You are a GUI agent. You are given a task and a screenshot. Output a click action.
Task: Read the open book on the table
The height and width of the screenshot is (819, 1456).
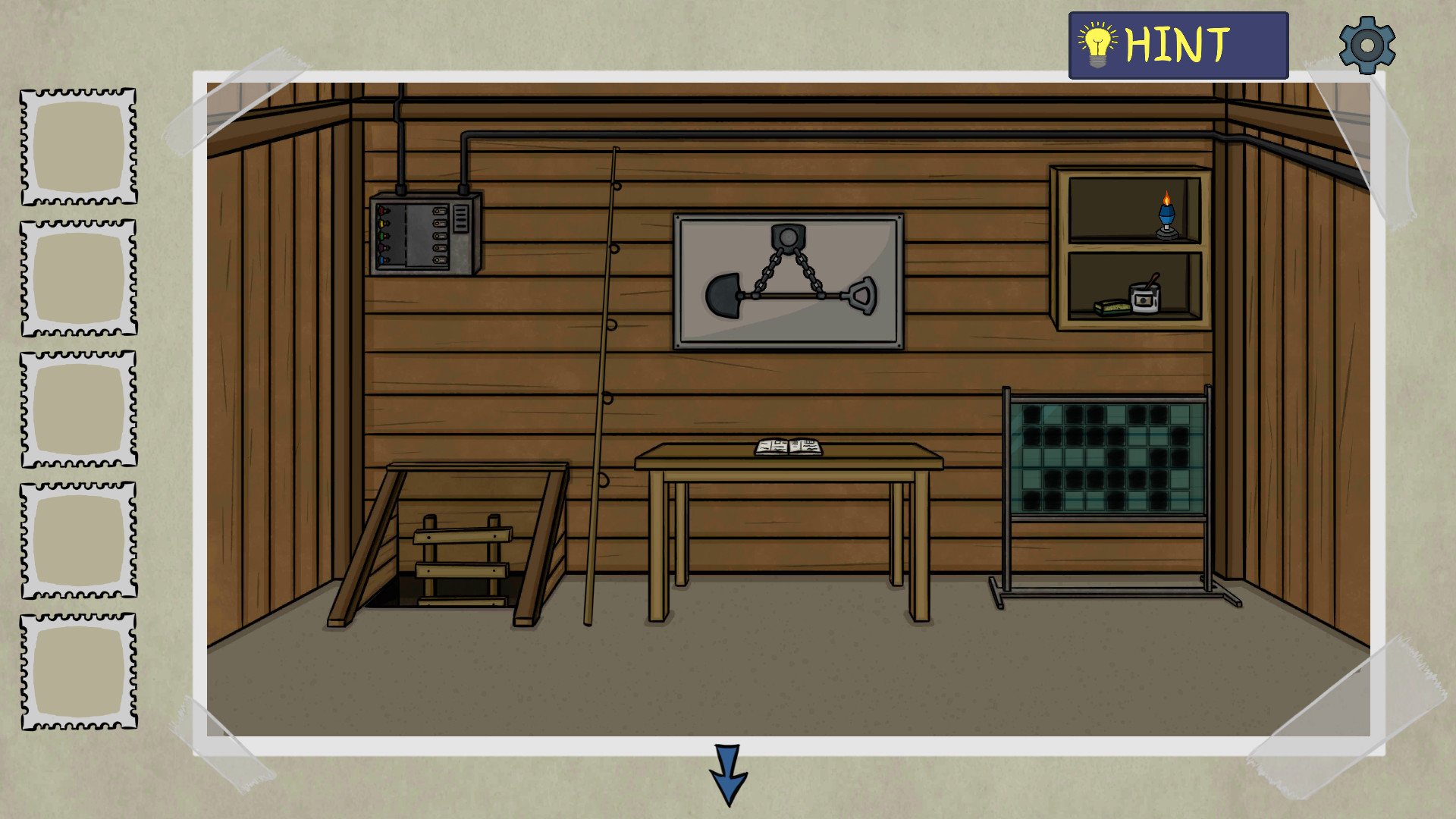787,446
